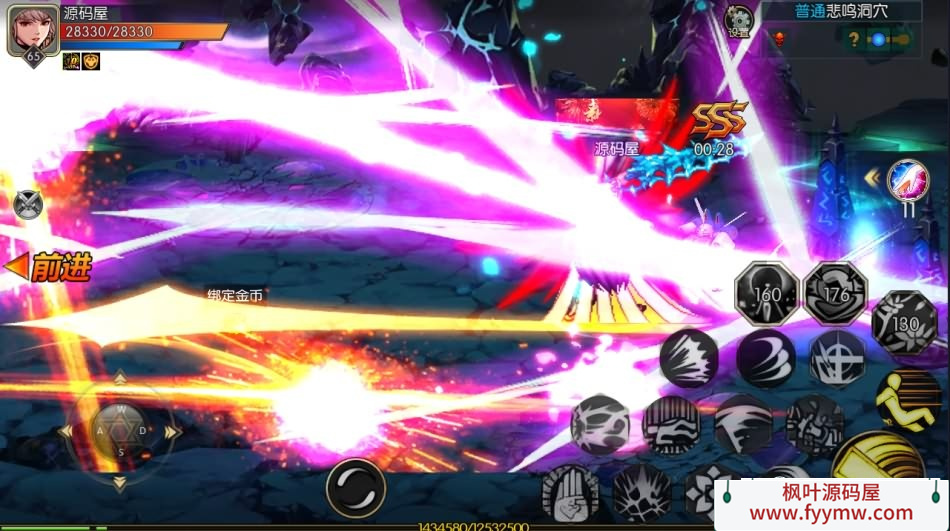Viewport: 950px width, 531px height.
Task: Activate the burst claw-slash skill
Action: click(x=689, y=358)
